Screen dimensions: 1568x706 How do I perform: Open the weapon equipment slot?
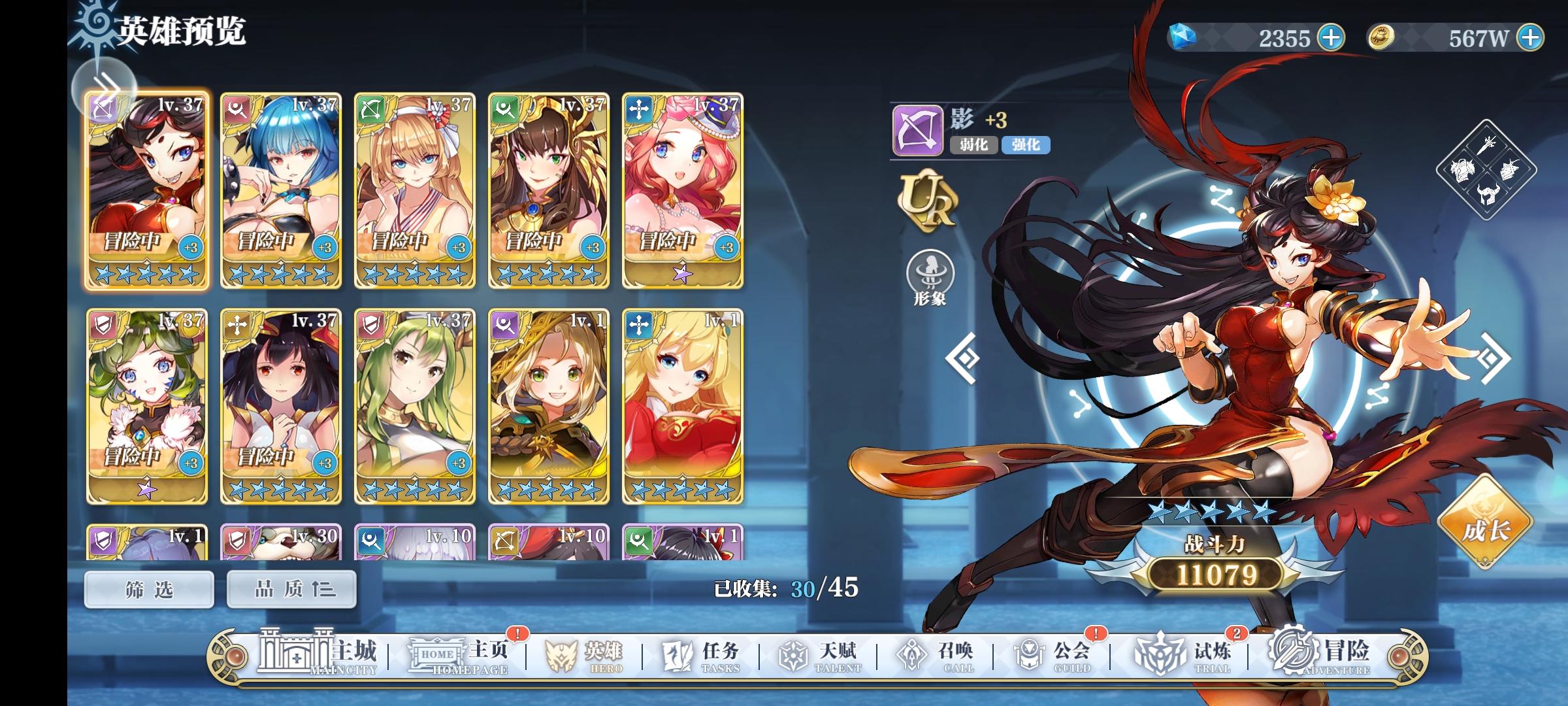tap(1487, 146)
